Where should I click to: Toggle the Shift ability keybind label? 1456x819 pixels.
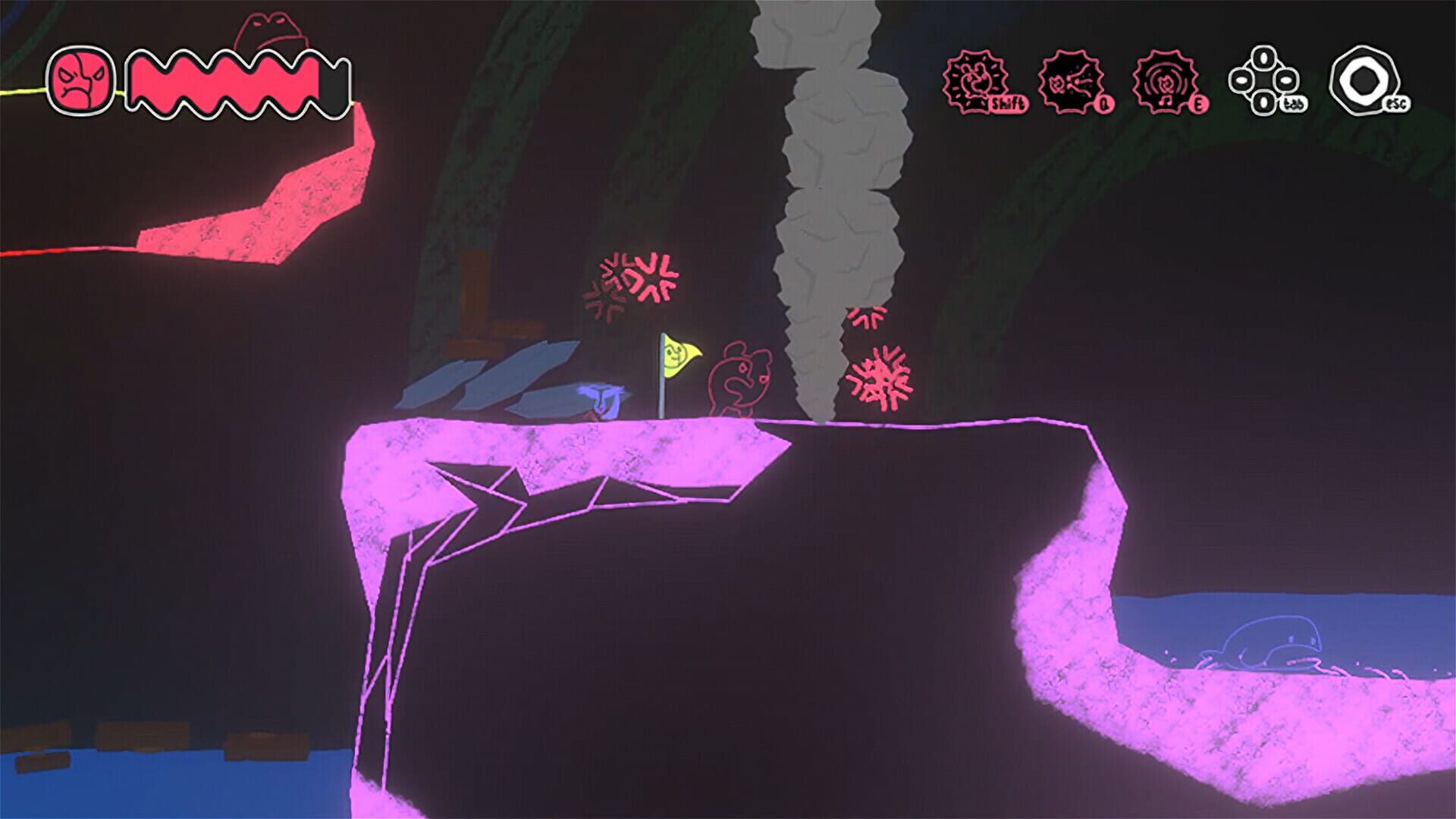coord(1008,102)
